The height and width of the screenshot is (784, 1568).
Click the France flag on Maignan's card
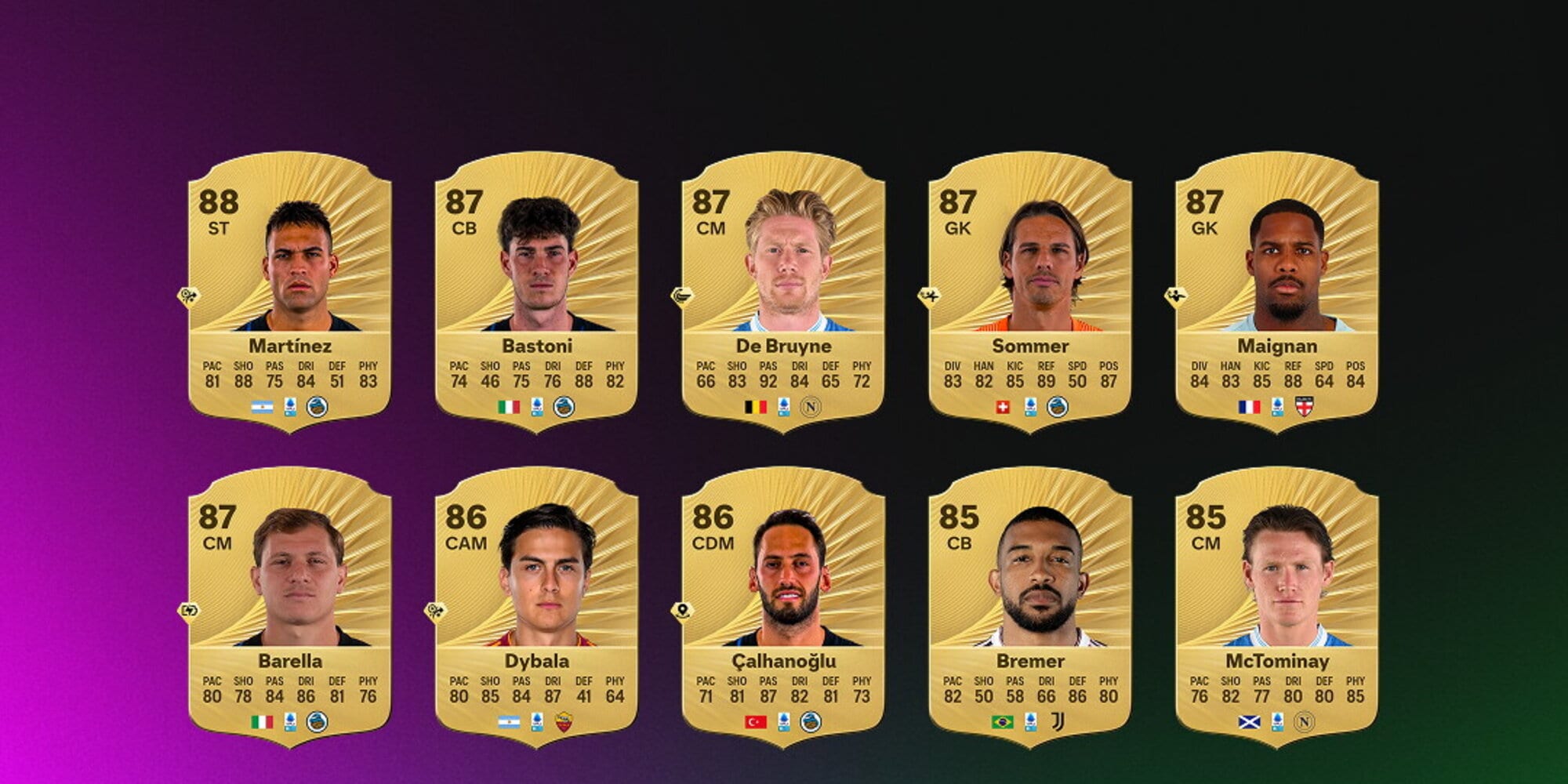(1248, 405)
